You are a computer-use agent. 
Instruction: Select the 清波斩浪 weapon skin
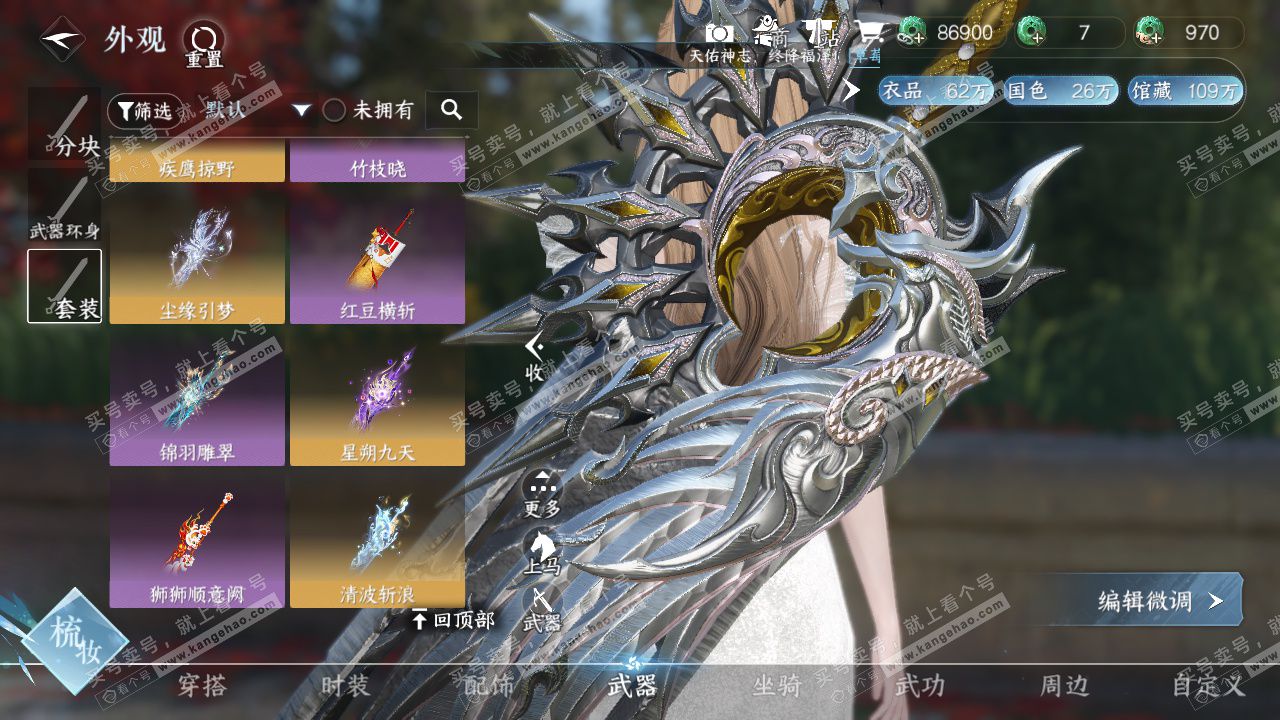(x=377, y=543)
